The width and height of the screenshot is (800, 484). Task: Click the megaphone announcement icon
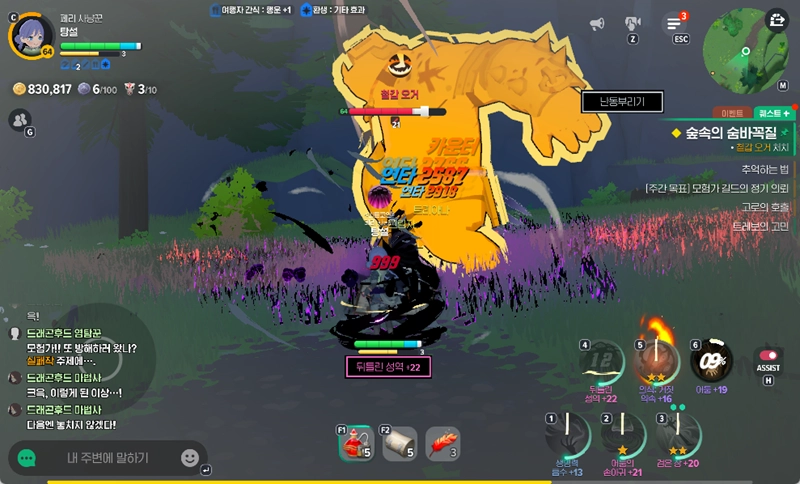(597, 23)
